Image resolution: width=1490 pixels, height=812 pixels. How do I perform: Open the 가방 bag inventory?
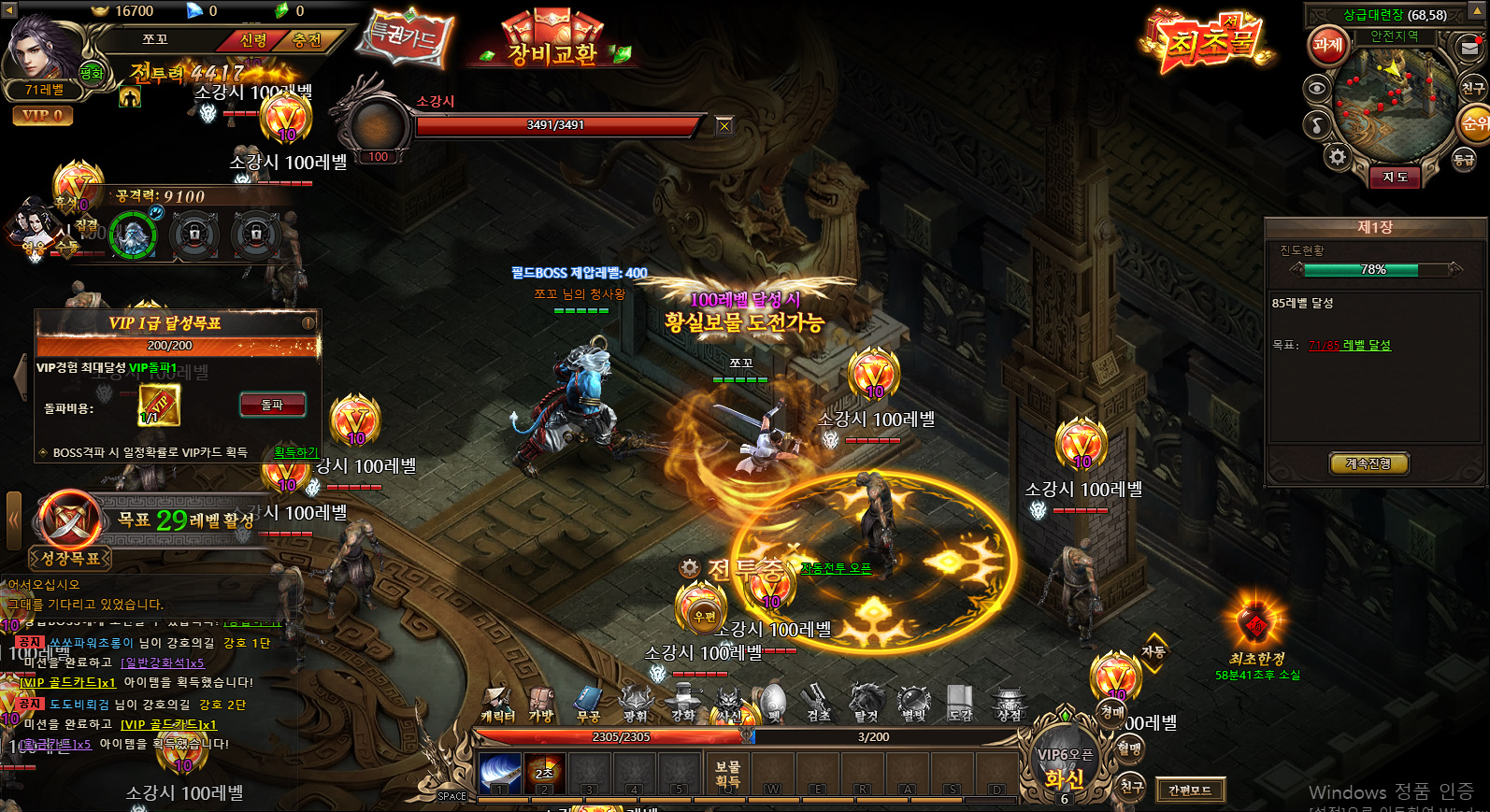point(541,704)
